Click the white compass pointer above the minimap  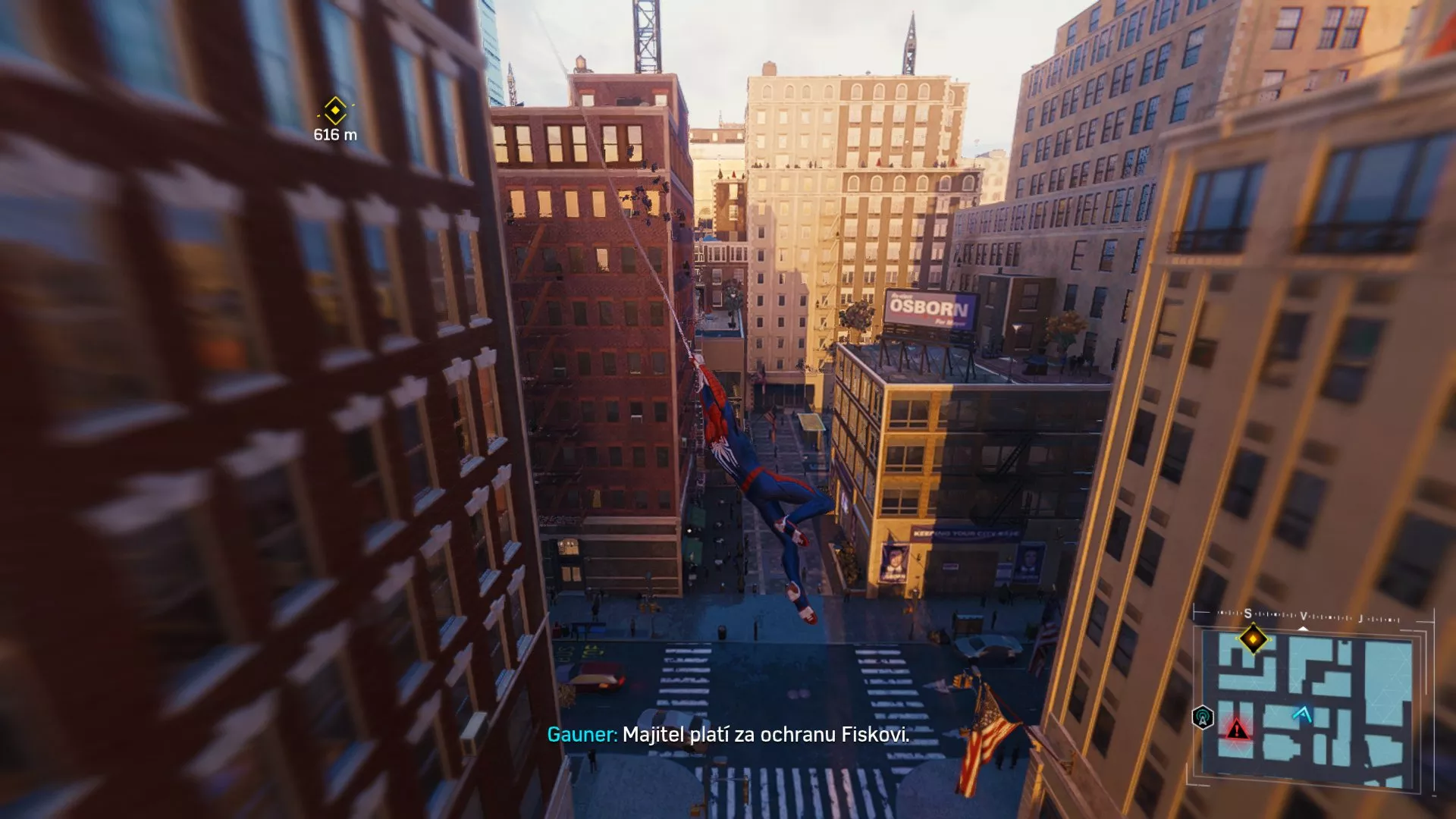1304,629
